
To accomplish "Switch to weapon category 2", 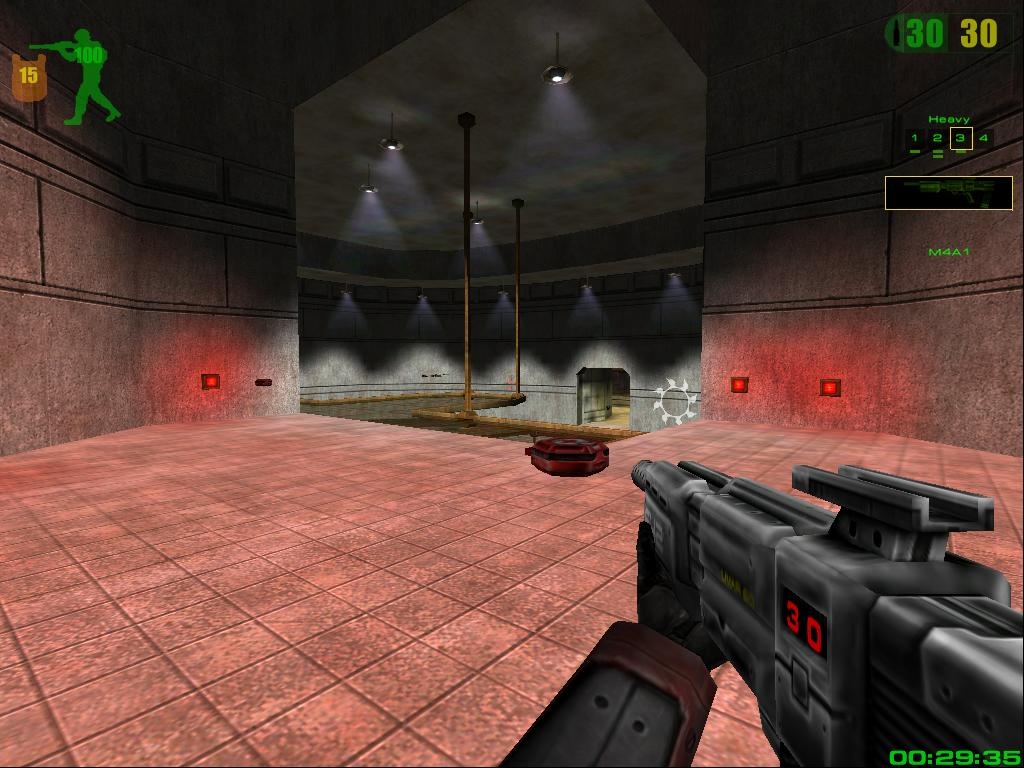I will pyautogui.click(x=937, y=138).
